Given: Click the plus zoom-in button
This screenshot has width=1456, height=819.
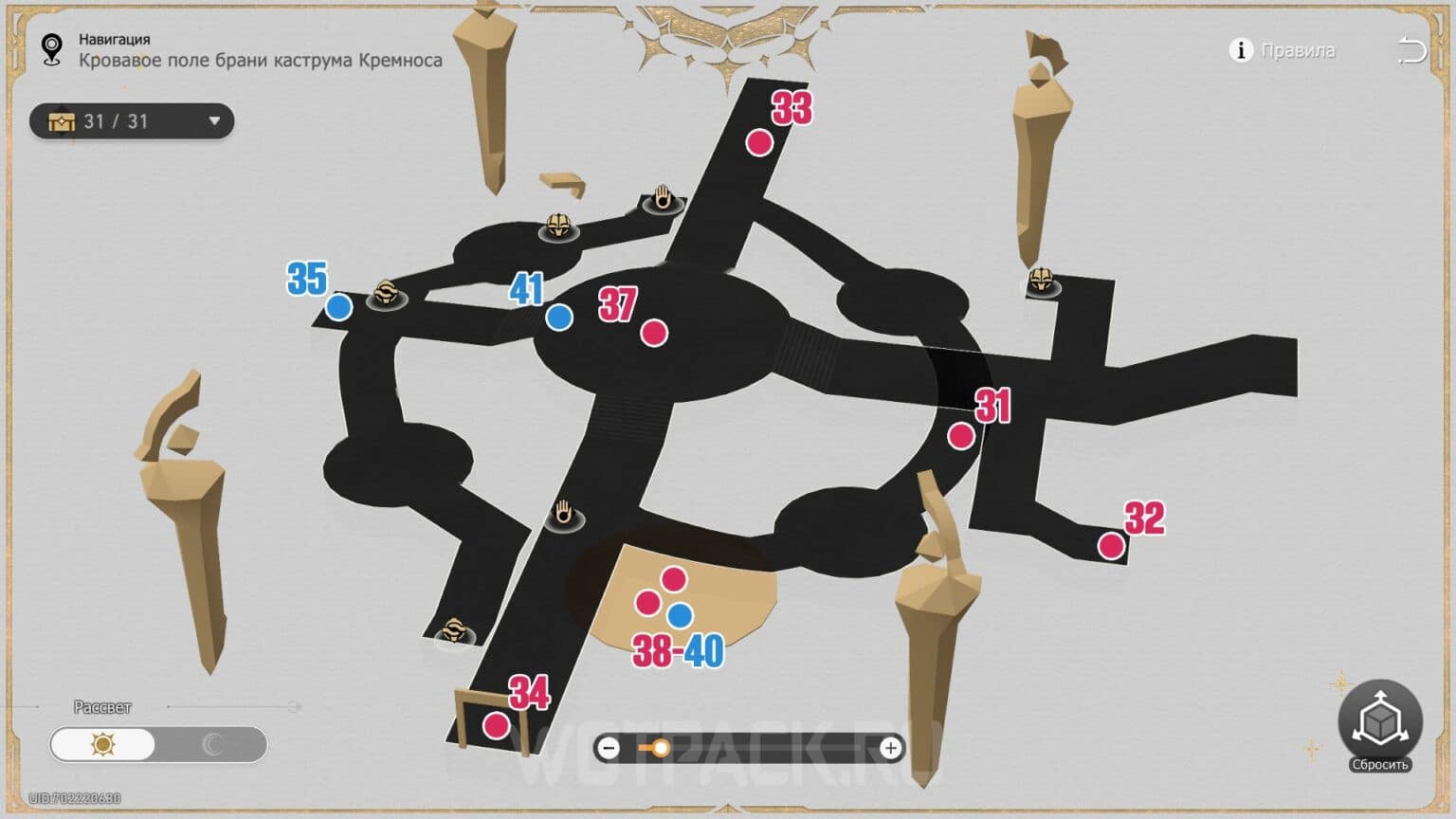Looking at the screenshot, I should 889,749.
